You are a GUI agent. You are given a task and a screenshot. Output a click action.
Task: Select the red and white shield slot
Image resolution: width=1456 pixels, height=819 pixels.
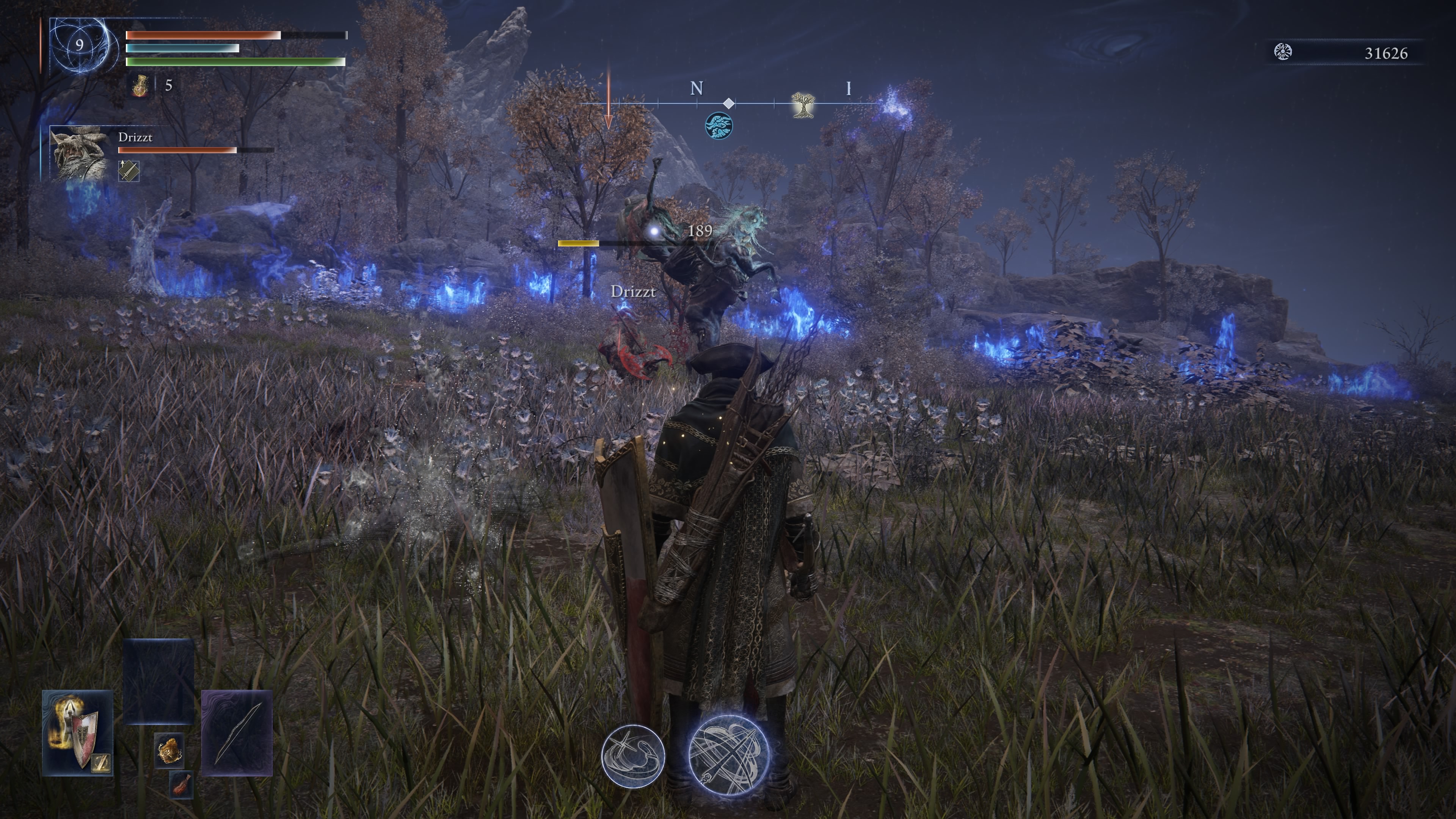coord(77,732)
